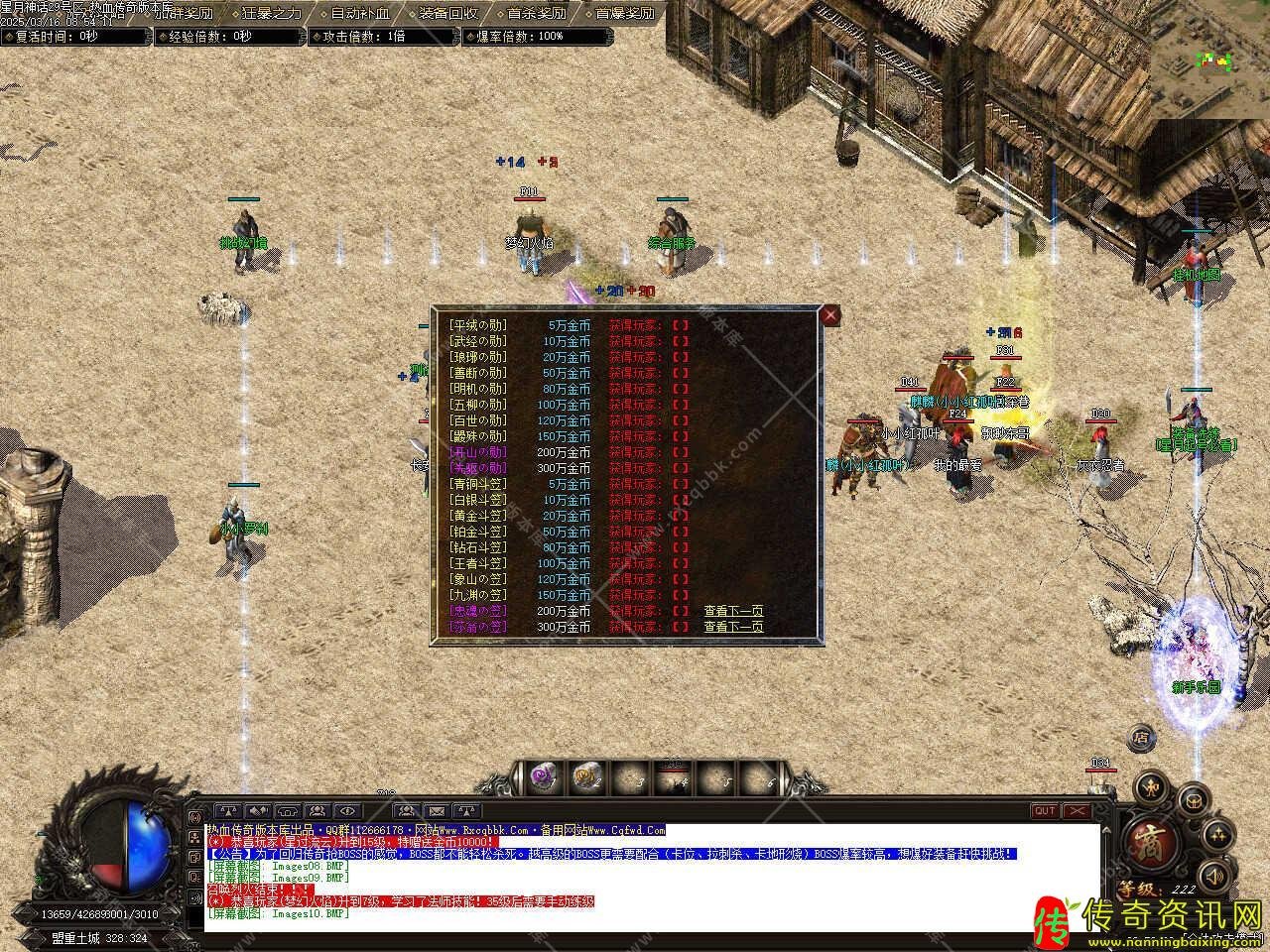Open the 自动补血 auto-heal menu
Image resolution: width=1270 pixels, height=952 pixels.
tap(359, 14)
